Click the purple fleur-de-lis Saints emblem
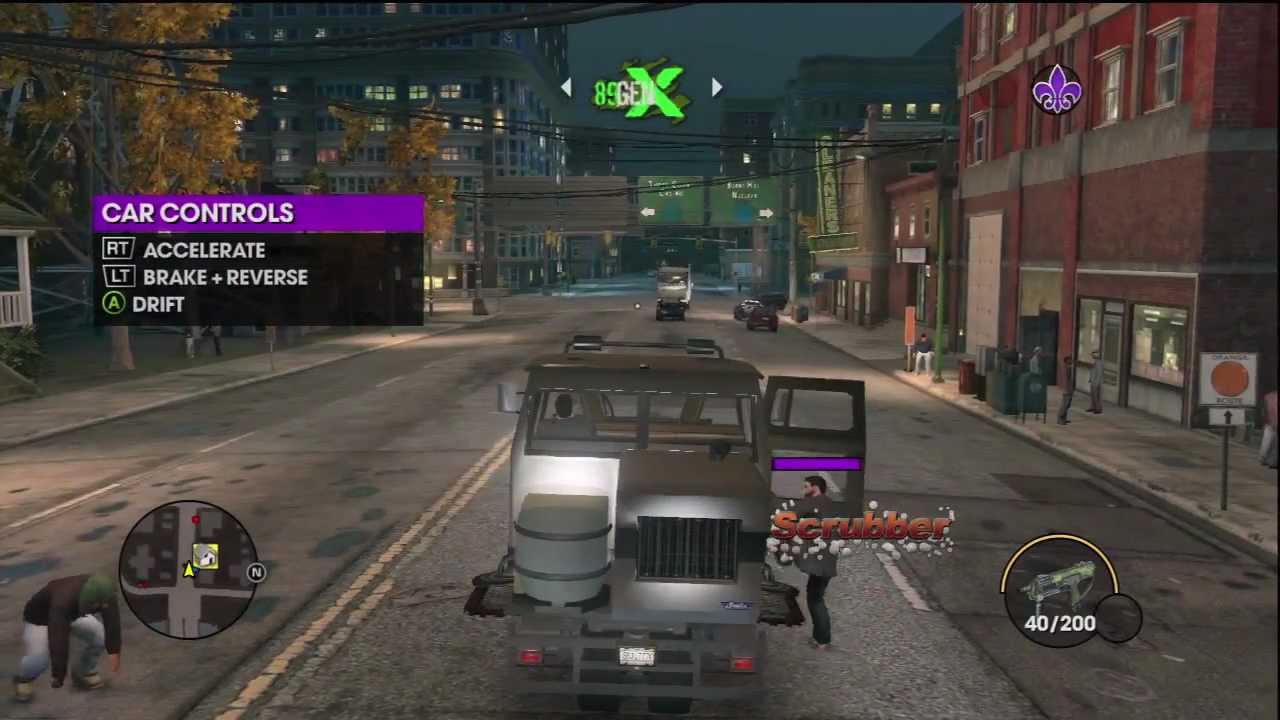Image resolution: width=1280 pixels, height=720 pixels. (1058, 90)
